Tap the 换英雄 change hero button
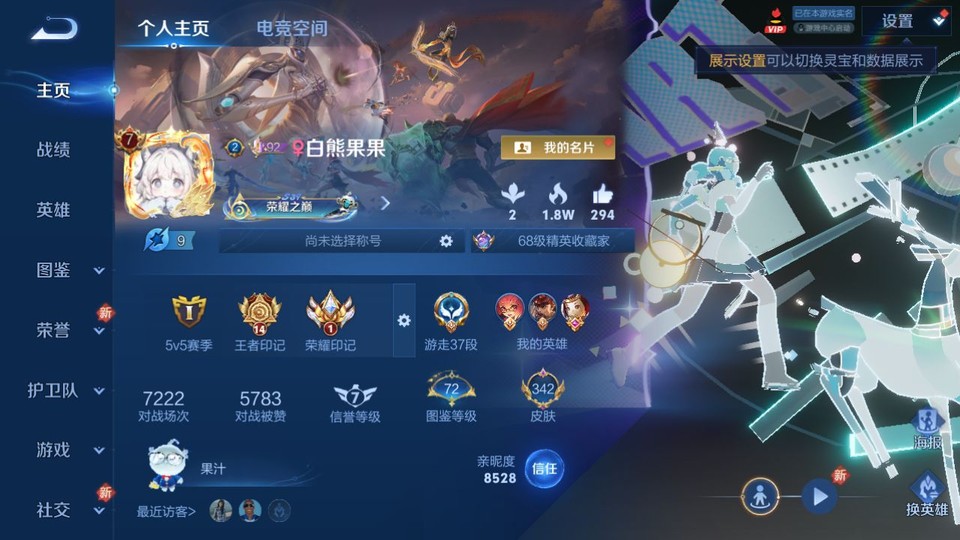 [927, 495]
